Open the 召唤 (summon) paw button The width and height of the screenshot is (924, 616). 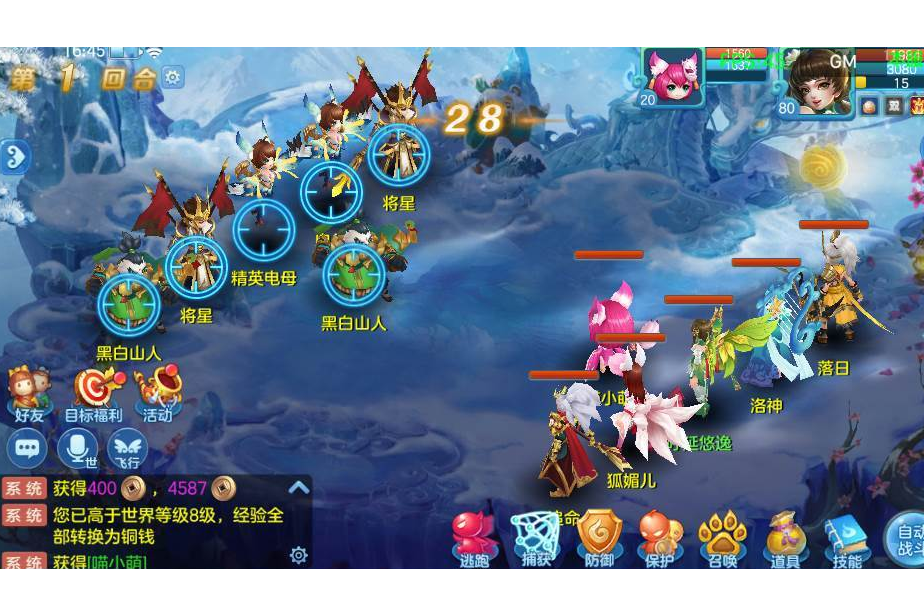click(x=722, y=538)
